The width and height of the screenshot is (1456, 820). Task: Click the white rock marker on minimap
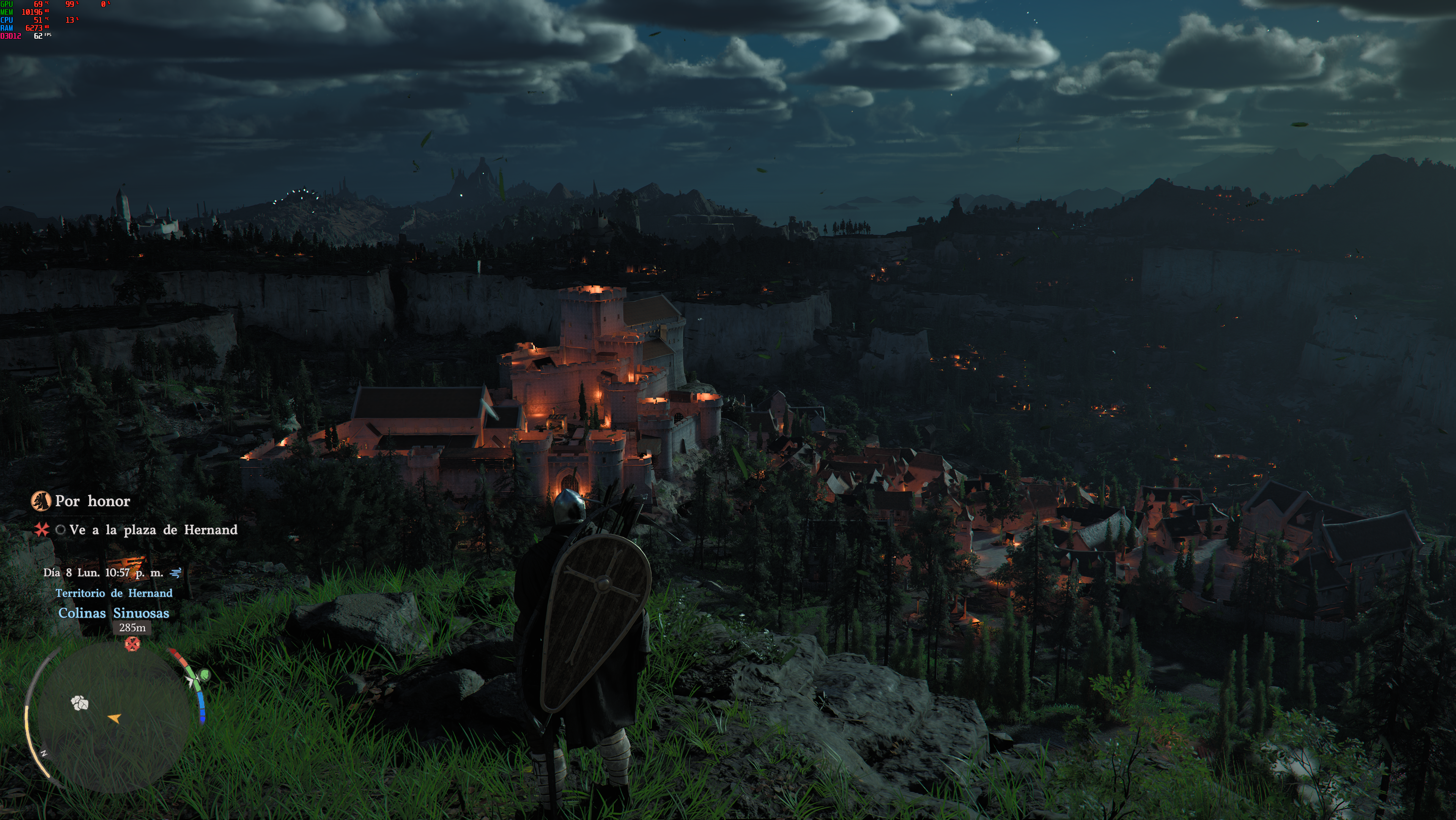80,703
